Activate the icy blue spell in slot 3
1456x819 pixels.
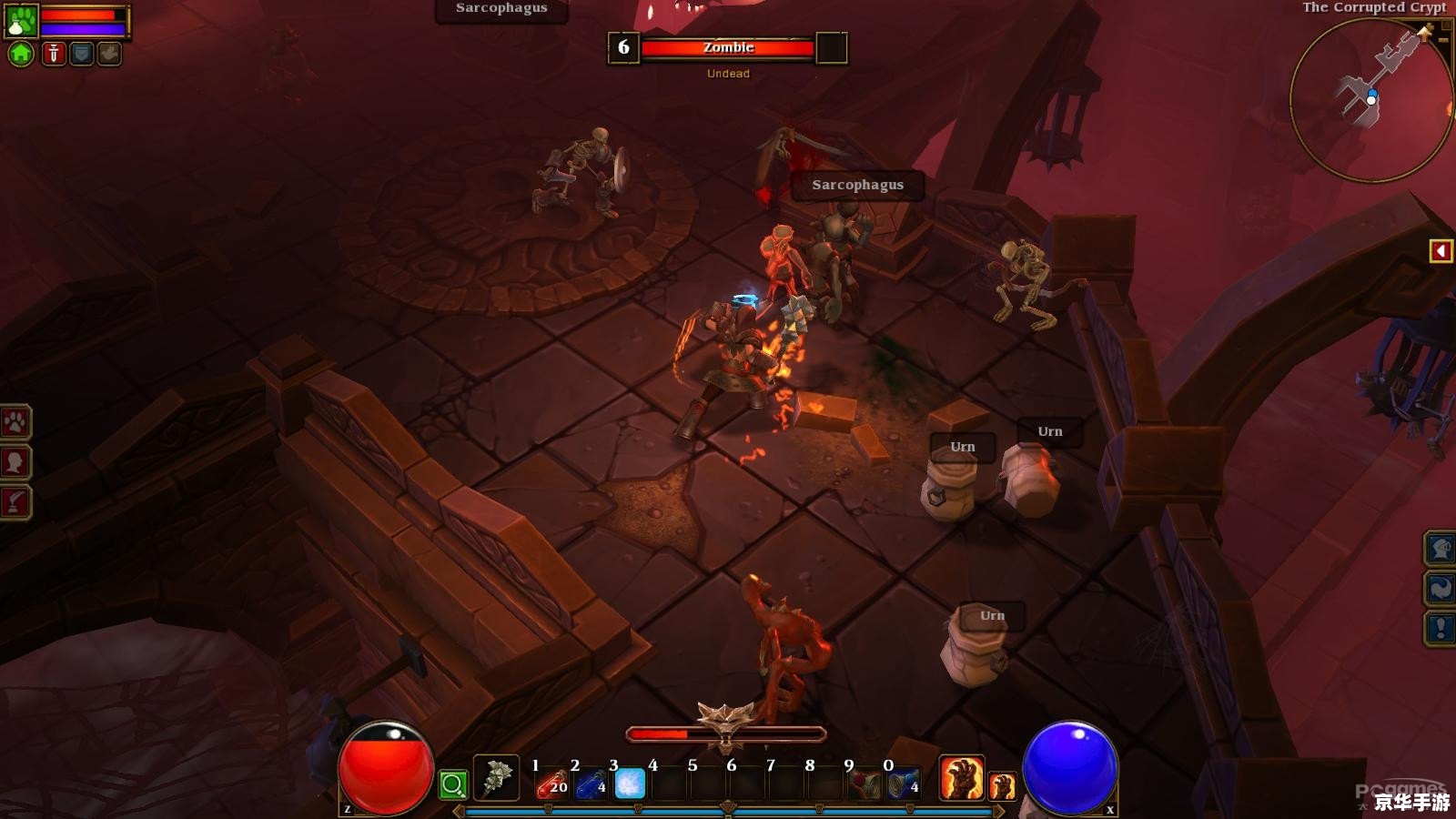tap(630, 784)
